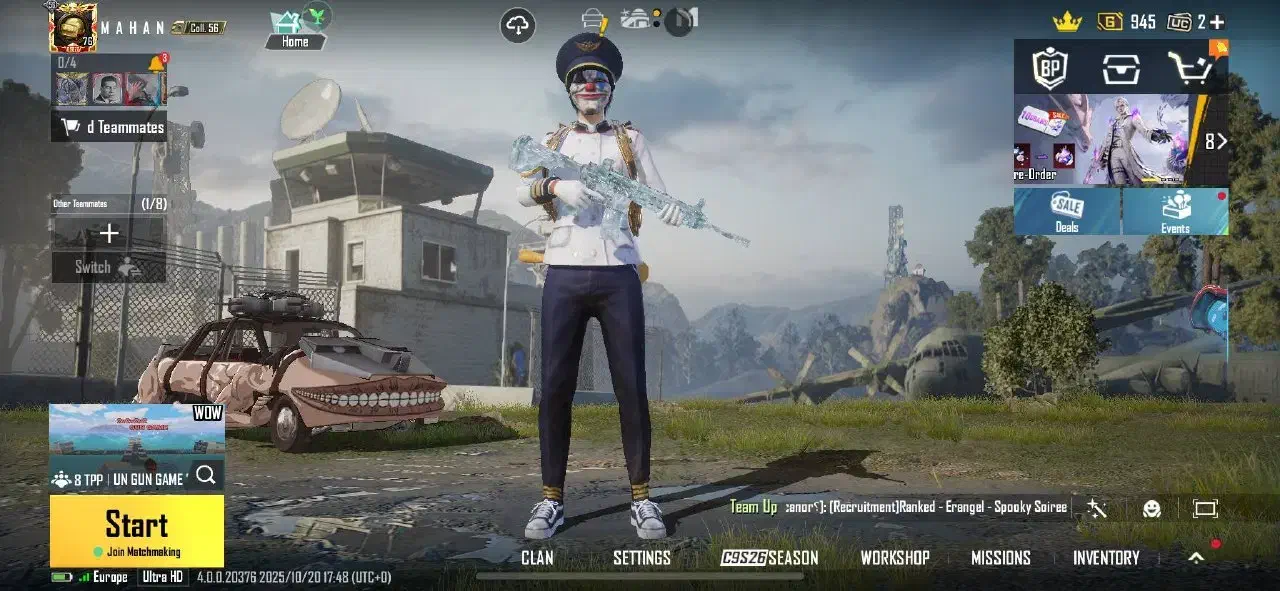Open the BP battle pass shield icon
The height and width of the screenshot is (591, 1280).
pos(1050,68)
